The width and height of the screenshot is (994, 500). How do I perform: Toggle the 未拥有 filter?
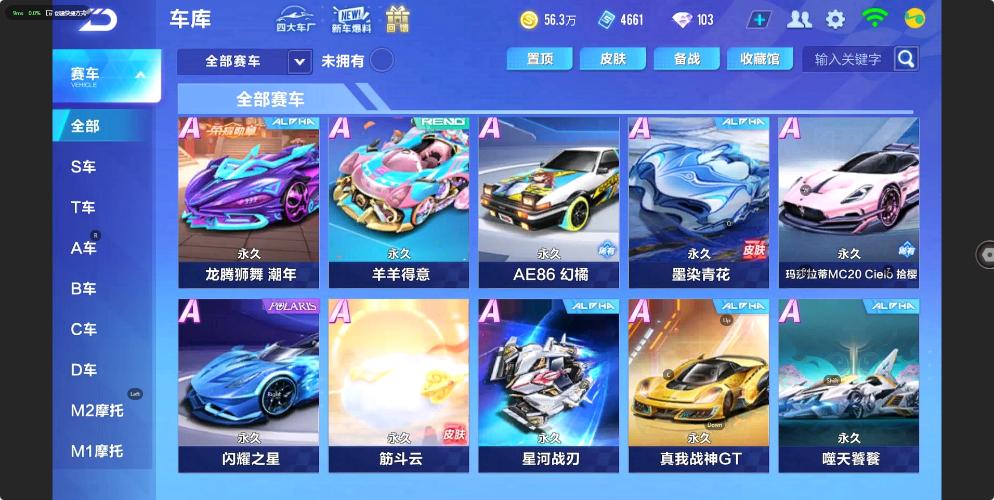coord(381,61)
